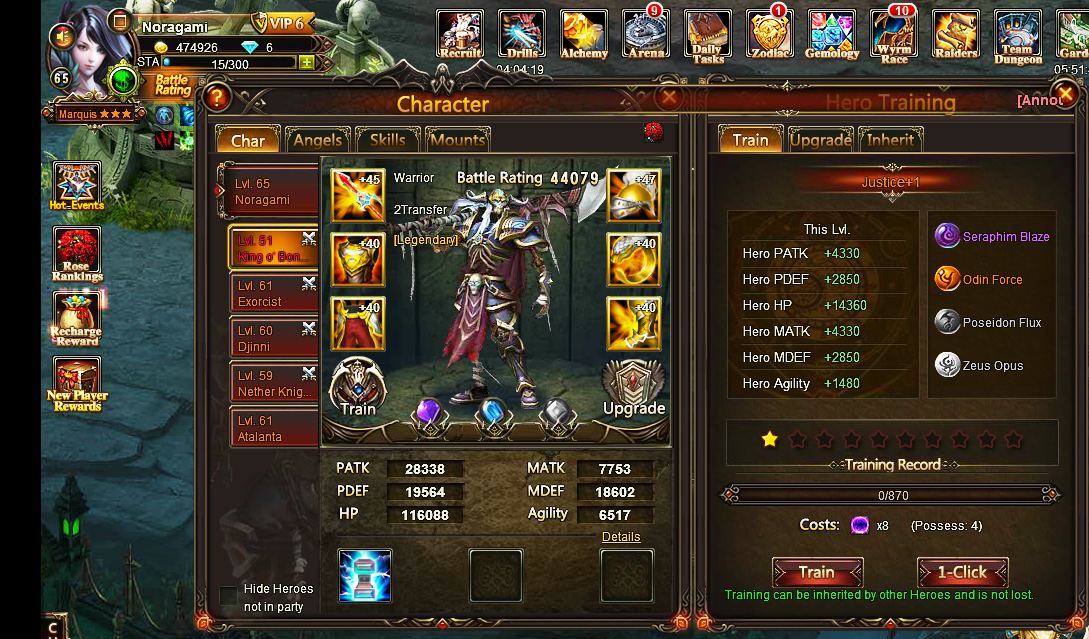Choose the Lvl. 60 Djinni hero

pos(267,338)
